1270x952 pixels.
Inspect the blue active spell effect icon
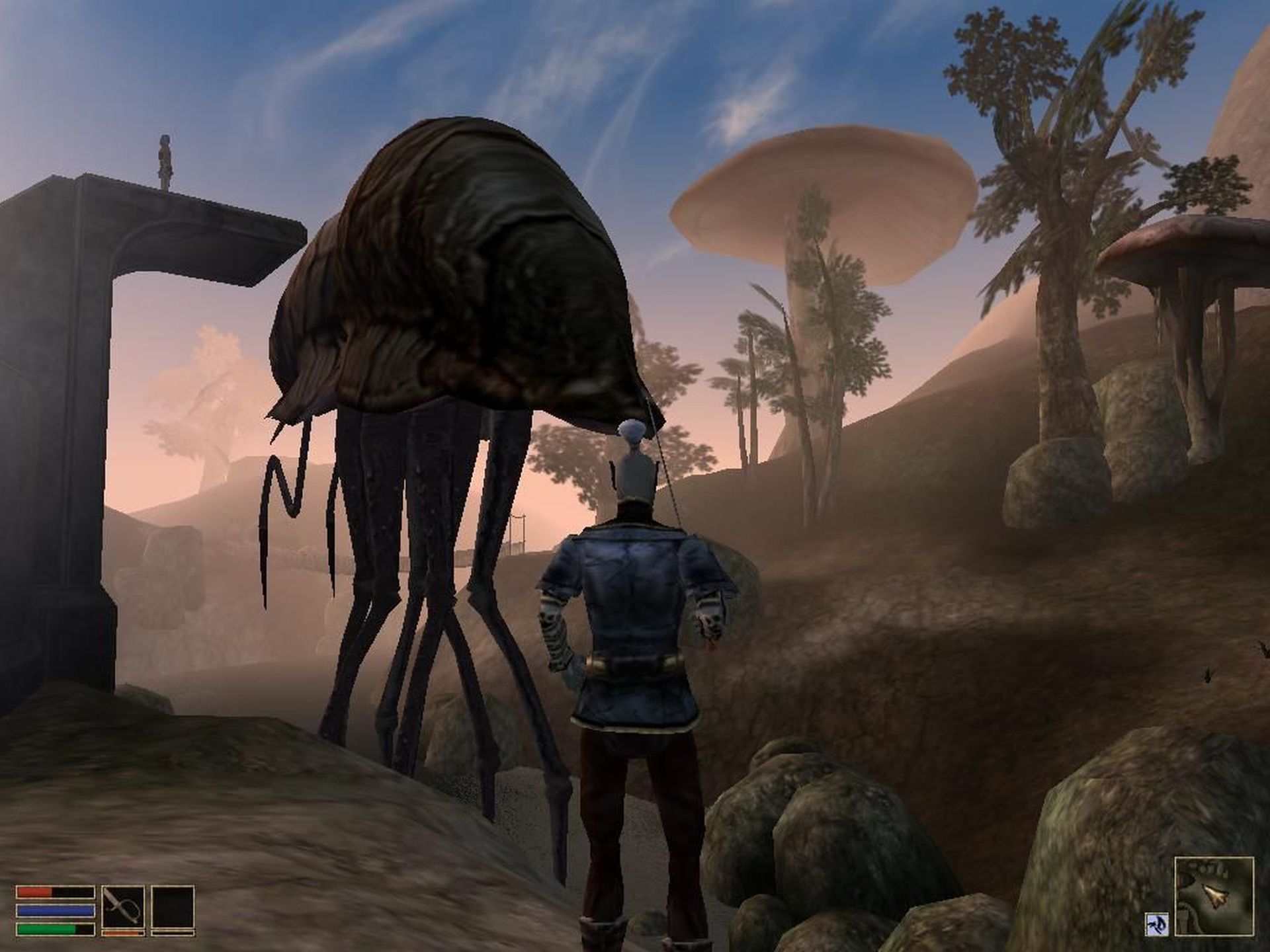pyautogui.click(x=1158, y=924)
